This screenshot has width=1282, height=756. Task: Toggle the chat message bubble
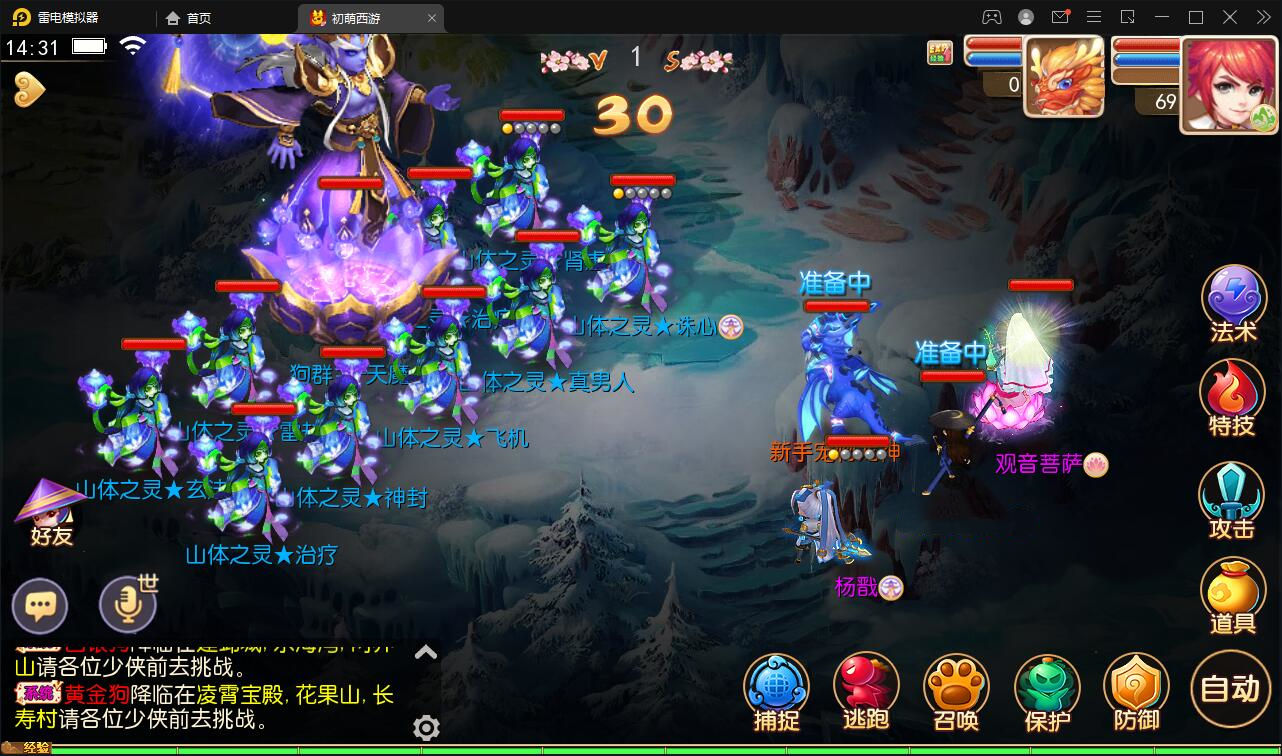point(40,605)
